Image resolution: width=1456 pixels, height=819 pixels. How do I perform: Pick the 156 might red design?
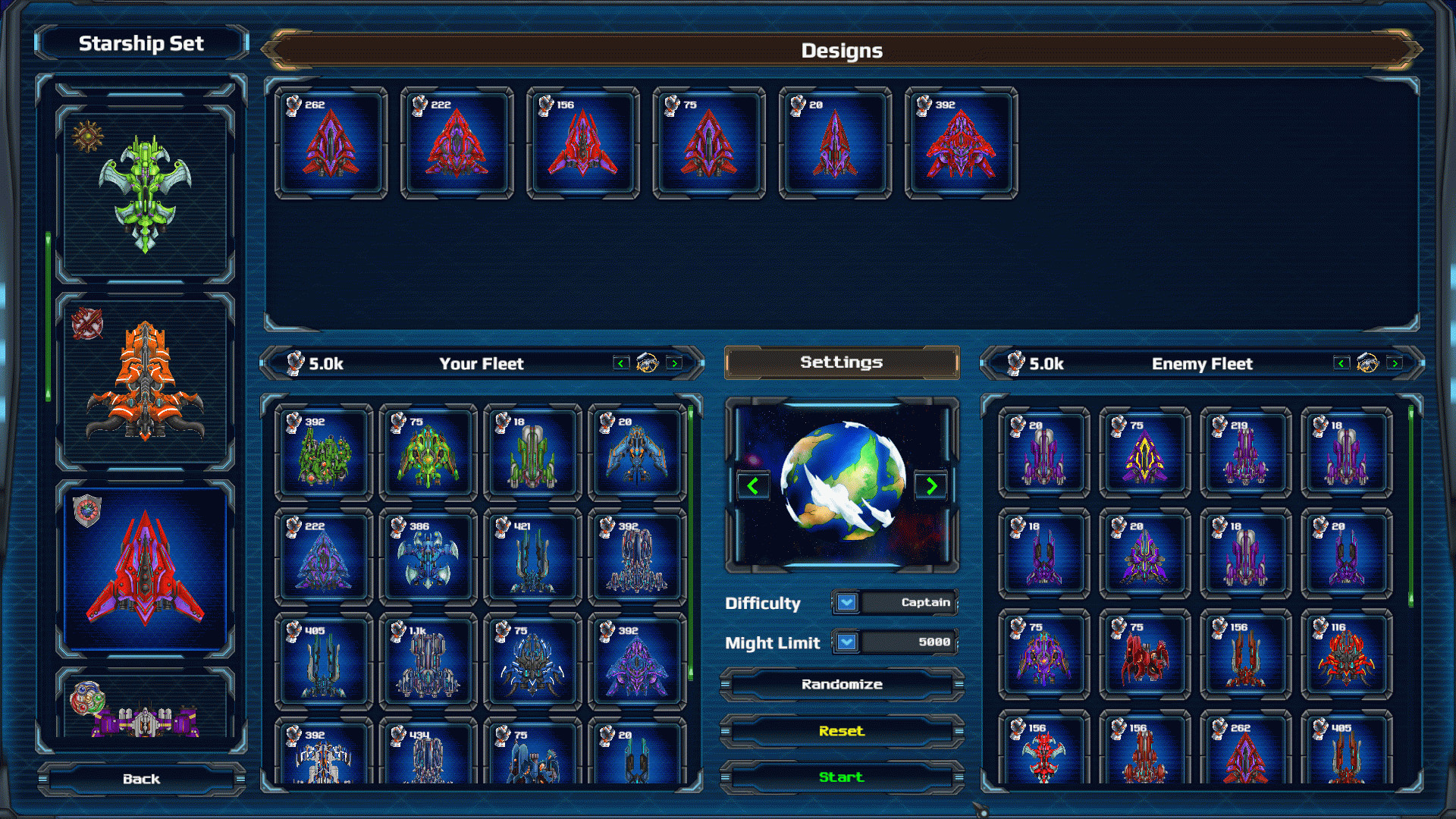582,143
